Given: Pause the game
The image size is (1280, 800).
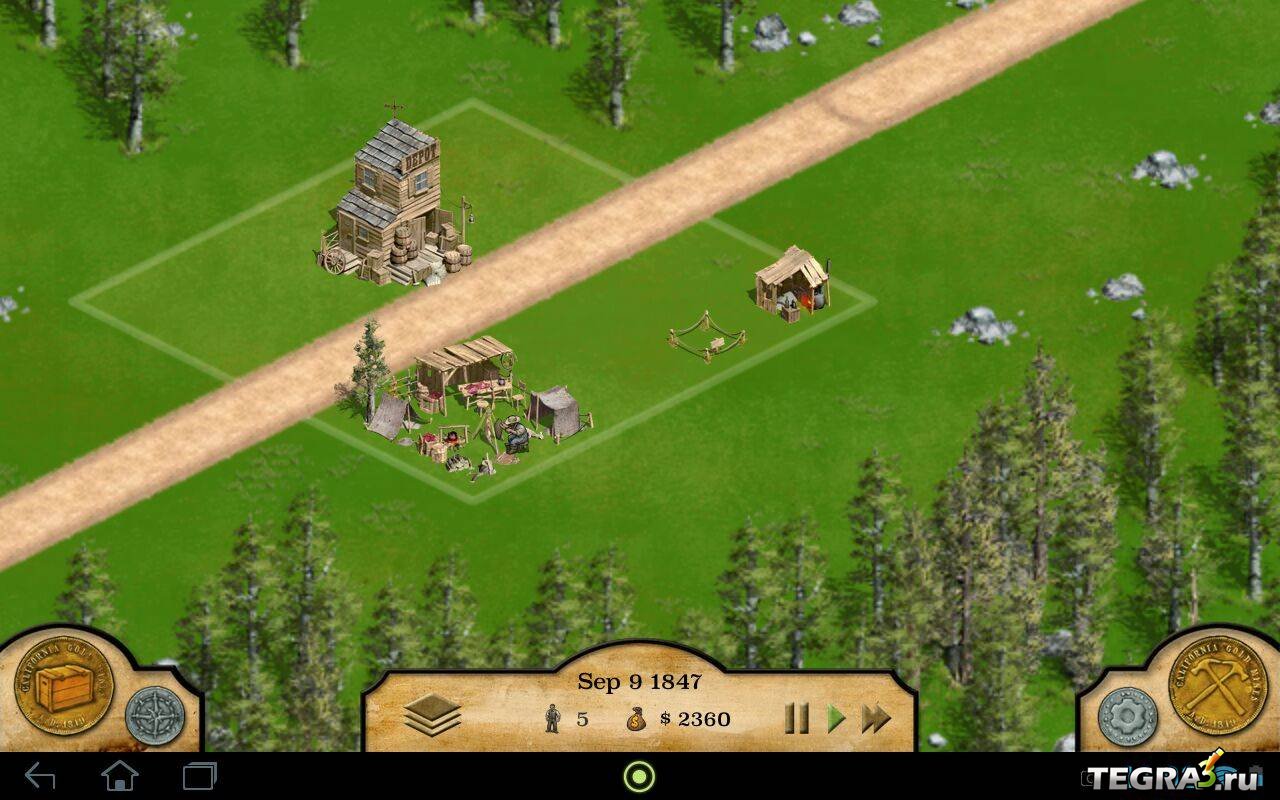Looking at the screenshot, I should [796, 718].
